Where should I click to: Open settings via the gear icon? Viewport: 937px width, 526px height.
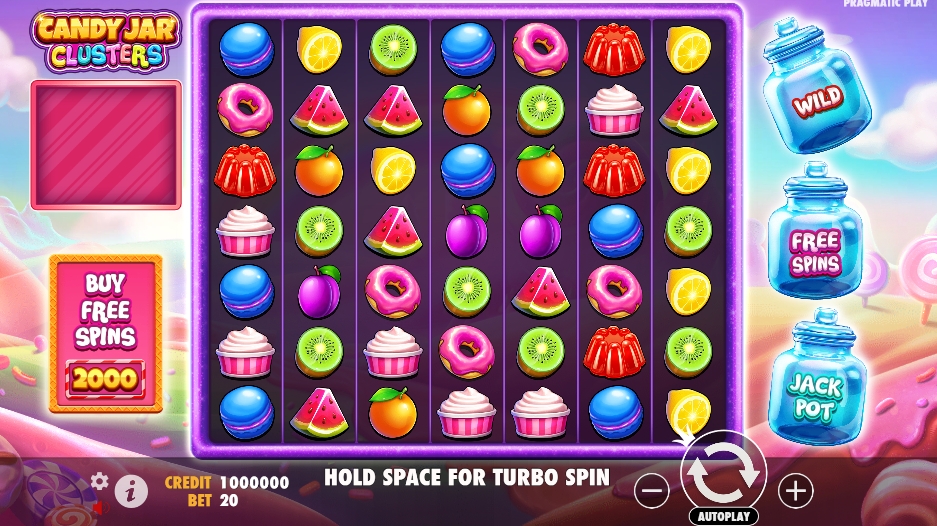click(x=99, y=481)
